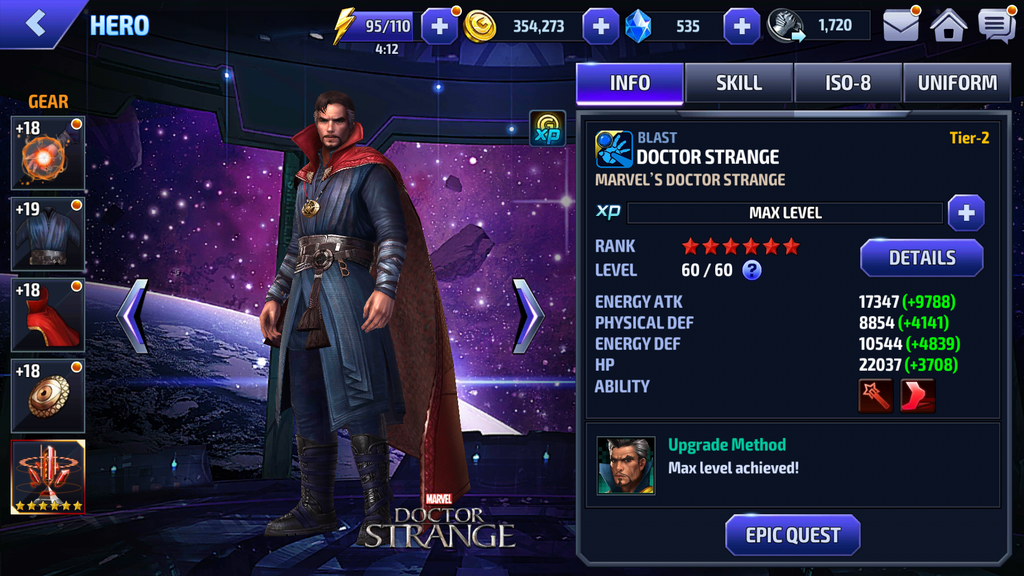Start the EPIC QUEST
The image size is (1024, 576).
click(792, 535)
